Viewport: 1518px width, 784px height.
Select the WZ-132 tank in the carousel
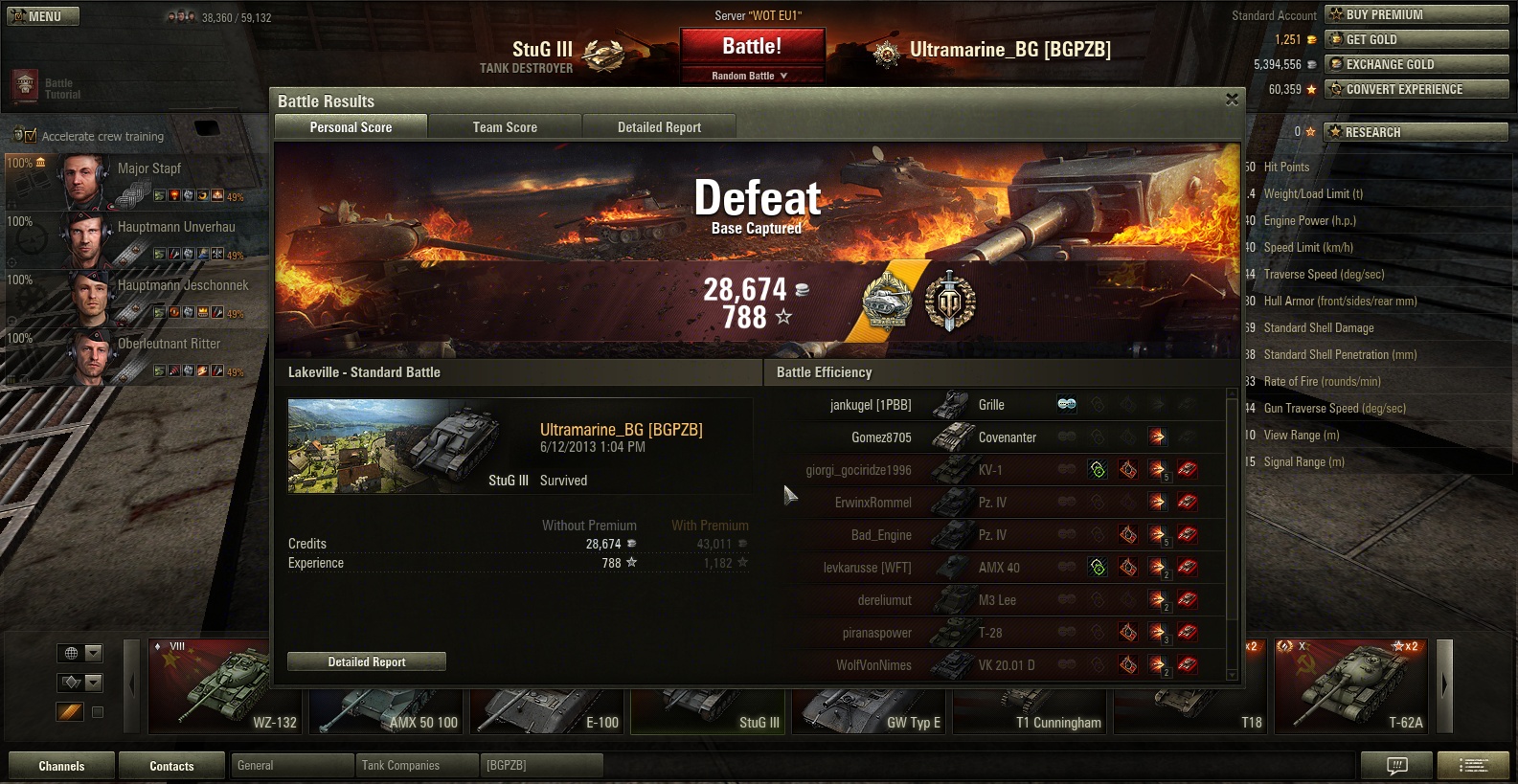tap(225, 686)
